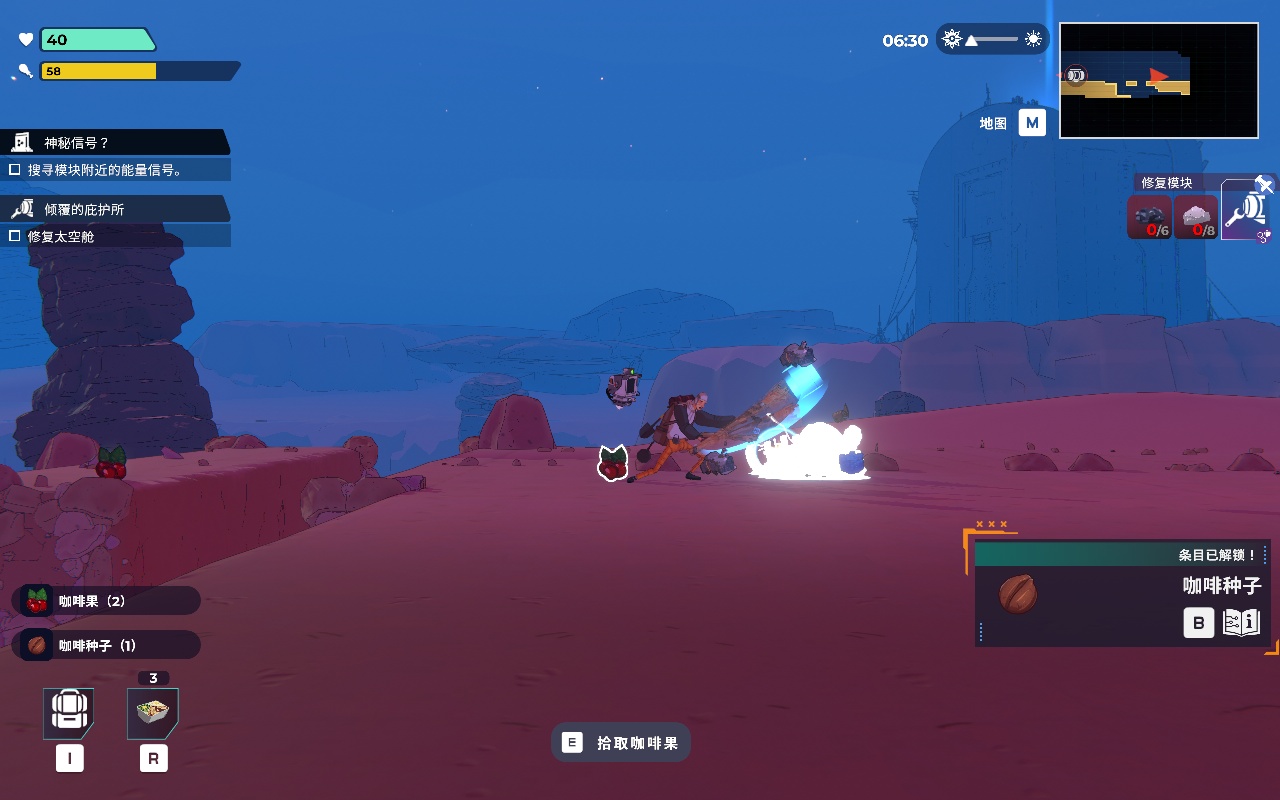Select the pale ore requirement slot
1280x800 pixels.
click(x=1195, y=217)
